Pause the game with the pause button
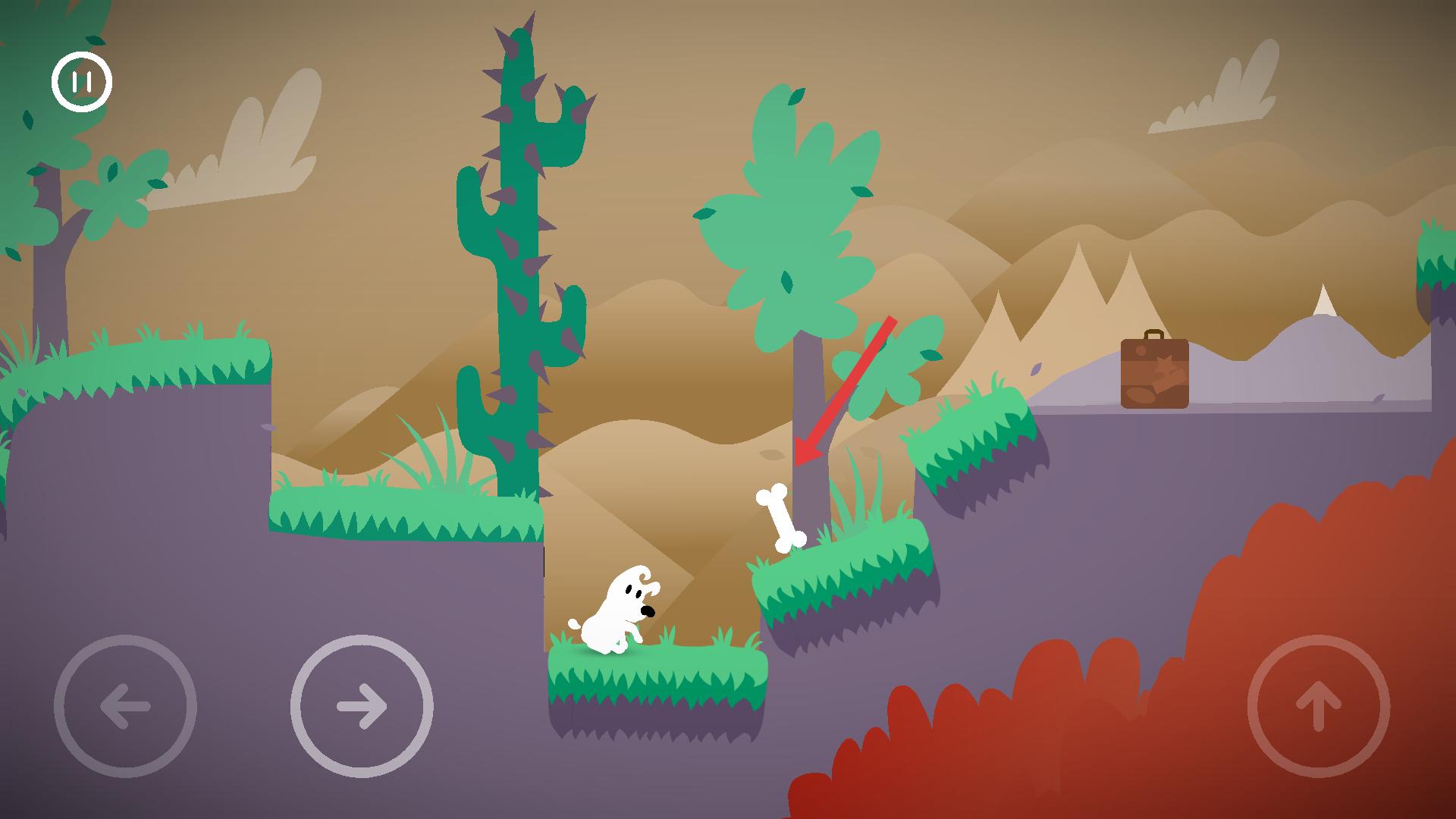 82,82
